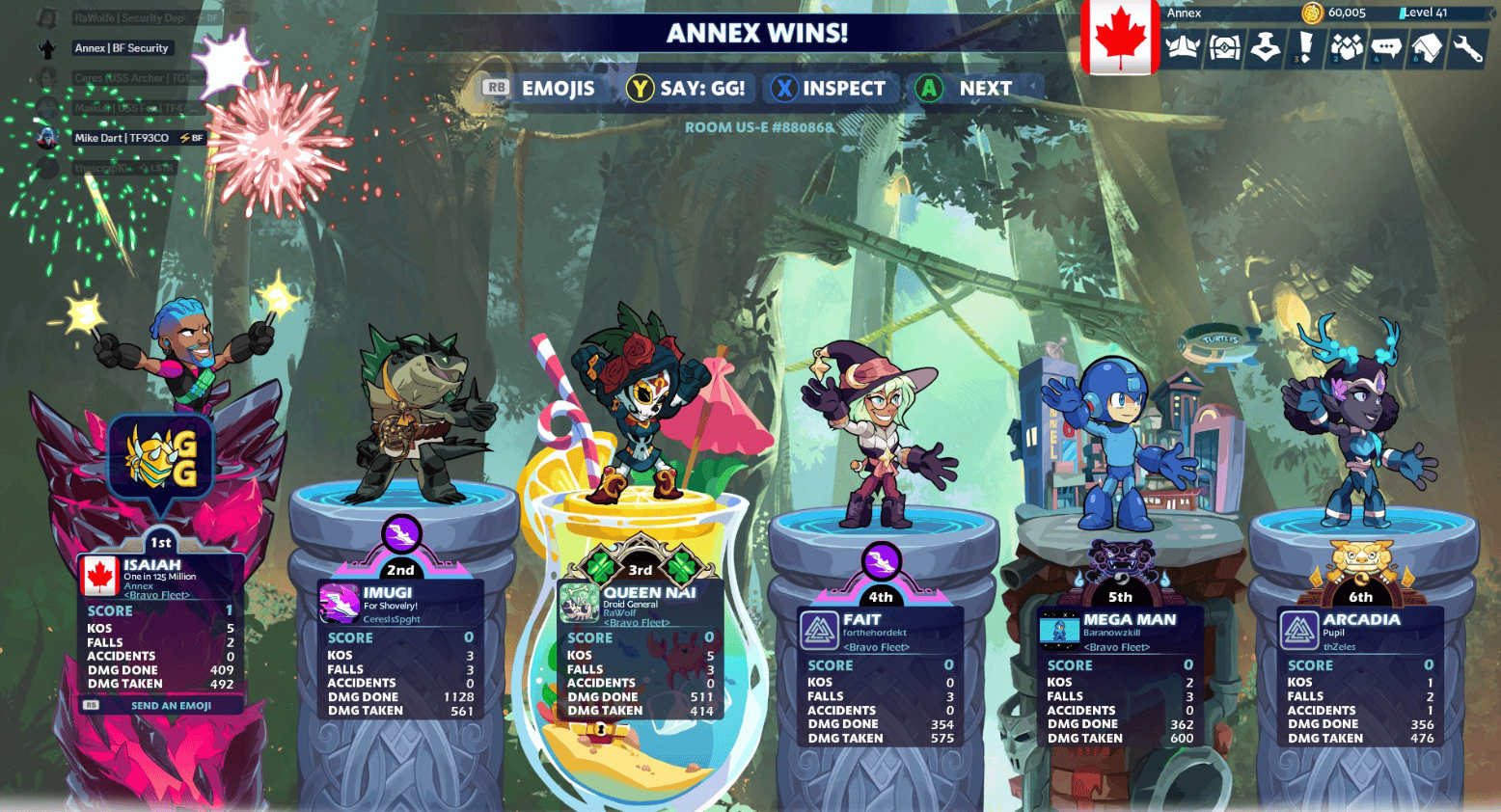Select Queen Nai's third-place score card
Screen dimensions: 1501x812
(x=640, y=651)
